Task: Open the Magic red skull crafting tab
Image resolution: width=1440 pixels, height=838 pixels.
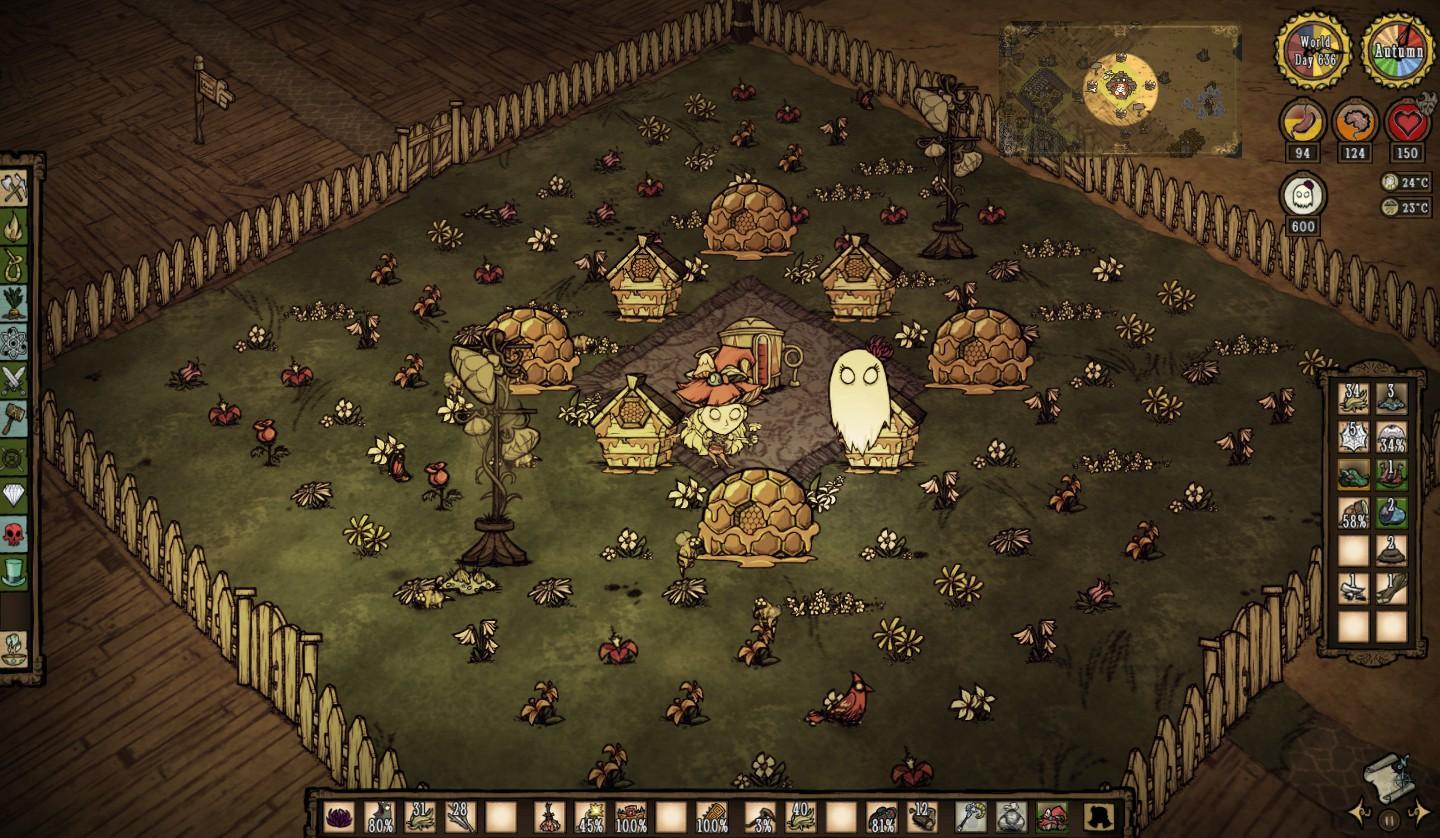Action: 15,534
